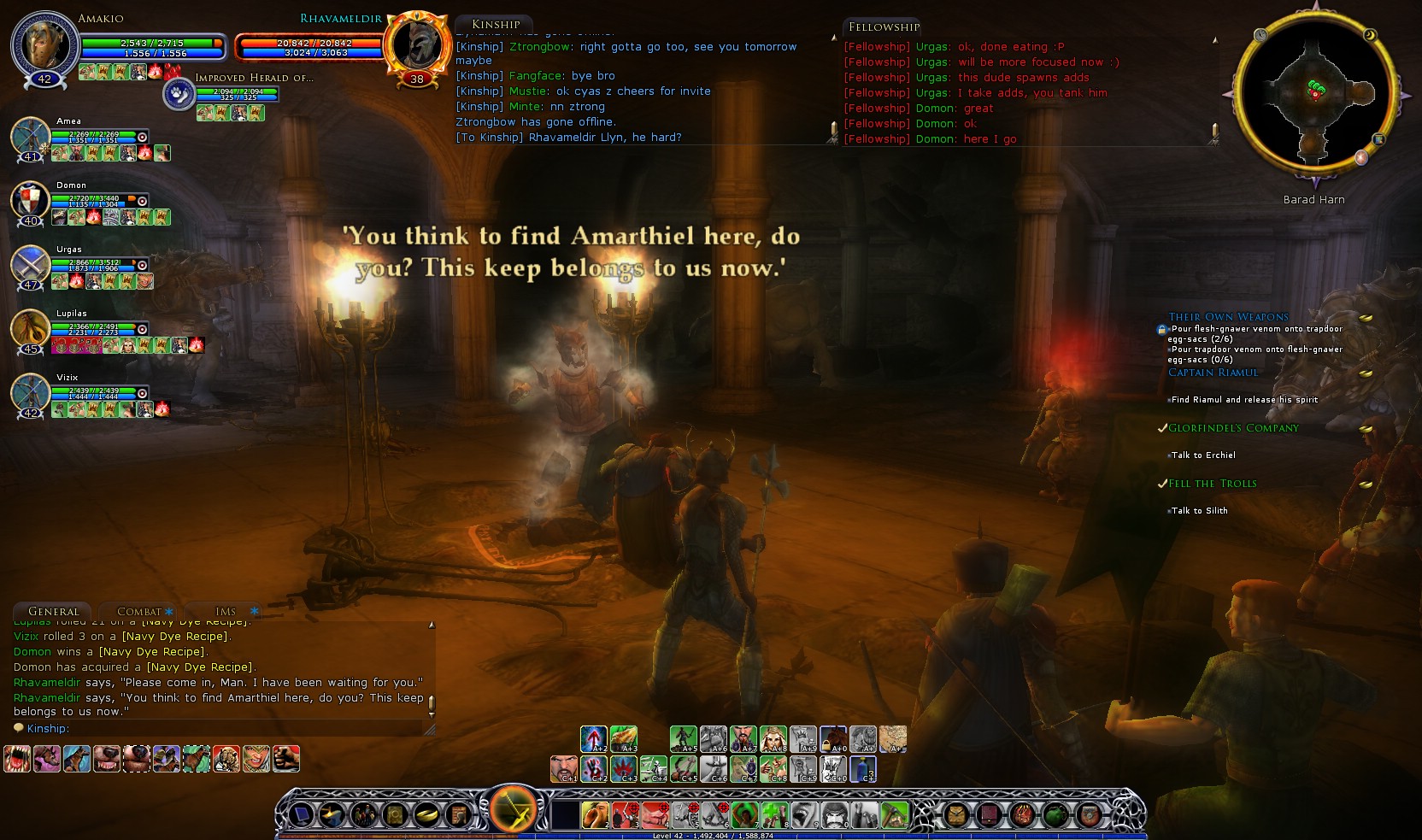The image size is (1422, 840).
Task: Target fellowship member Urgas
Action: pos(30,266)
